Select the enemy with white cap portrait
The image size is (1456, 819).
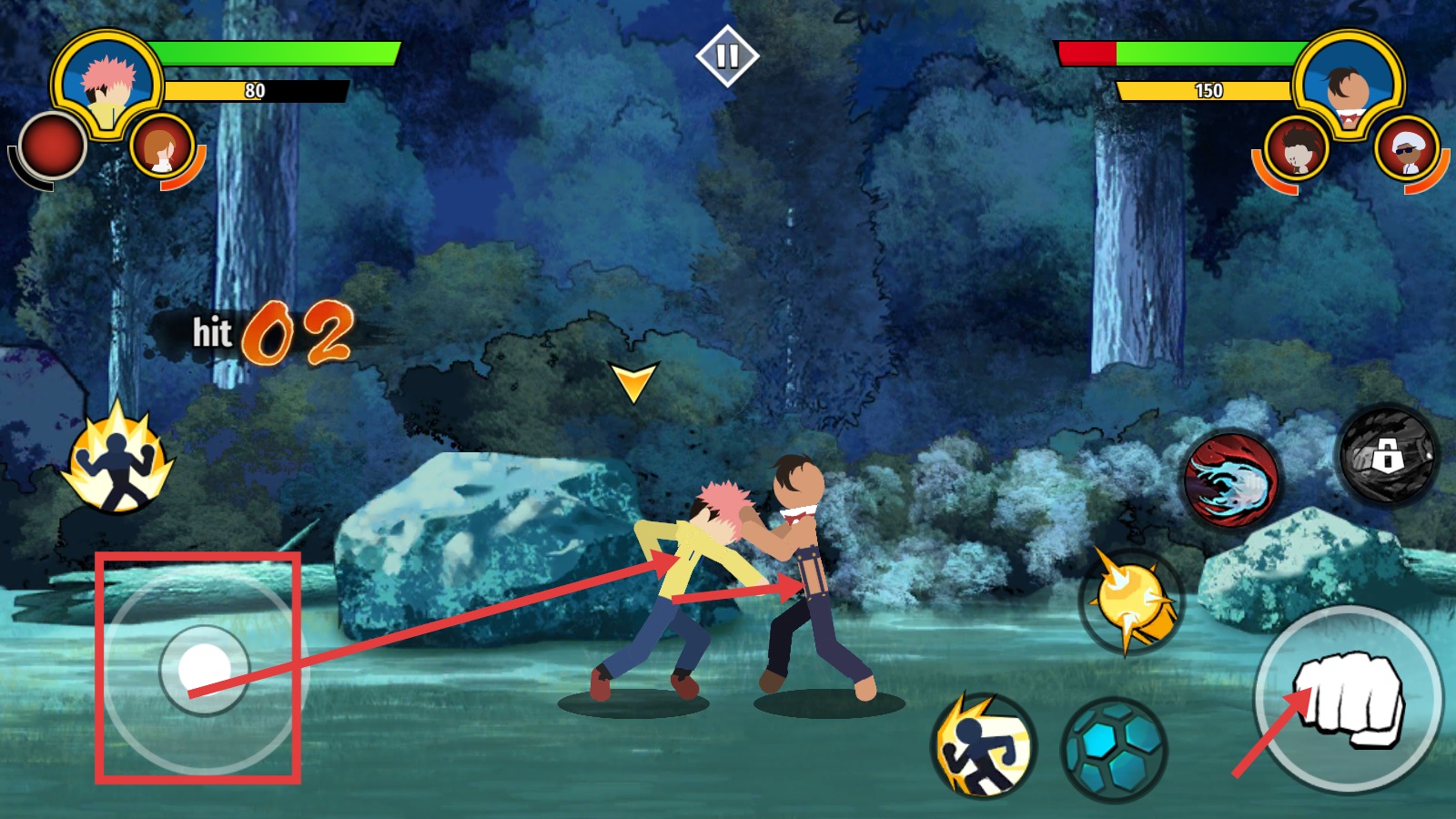1407,150
